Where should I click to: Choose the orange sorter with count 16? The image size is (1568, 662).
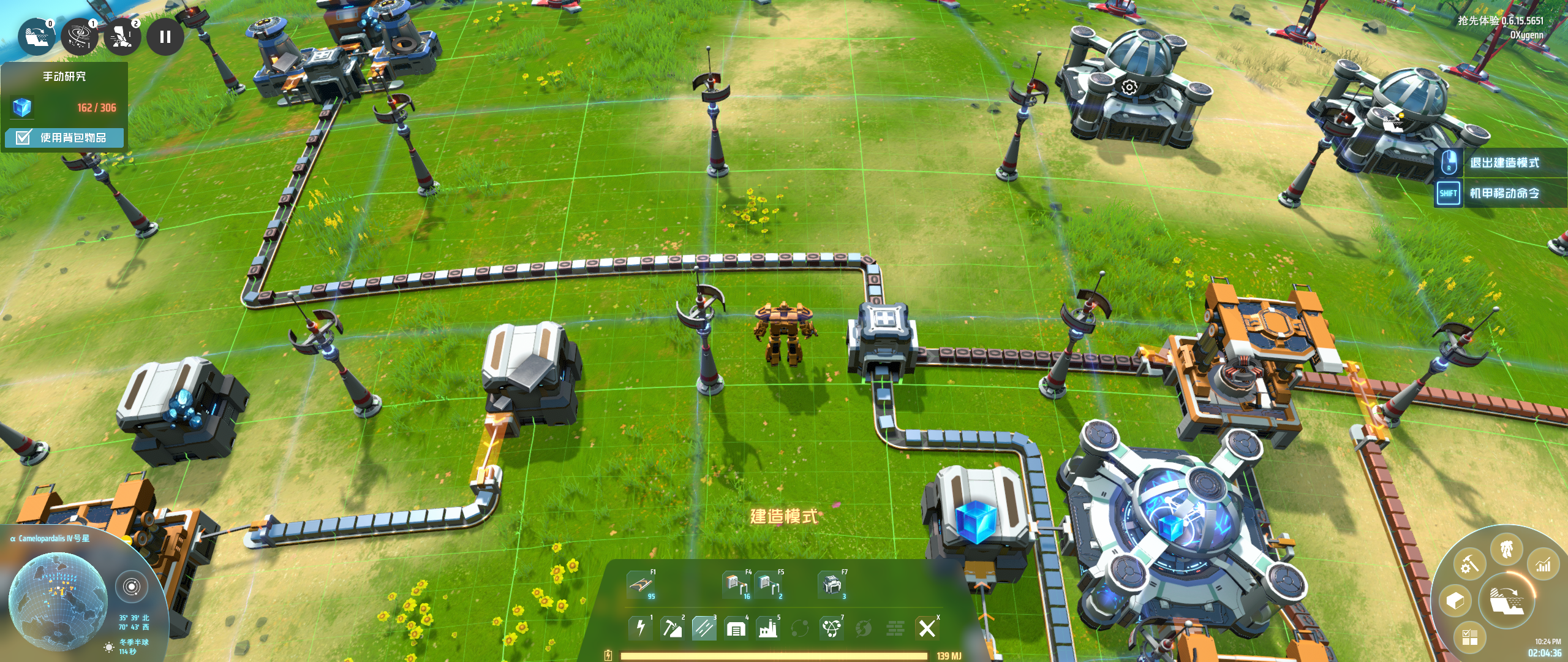(x=736, y=584)
